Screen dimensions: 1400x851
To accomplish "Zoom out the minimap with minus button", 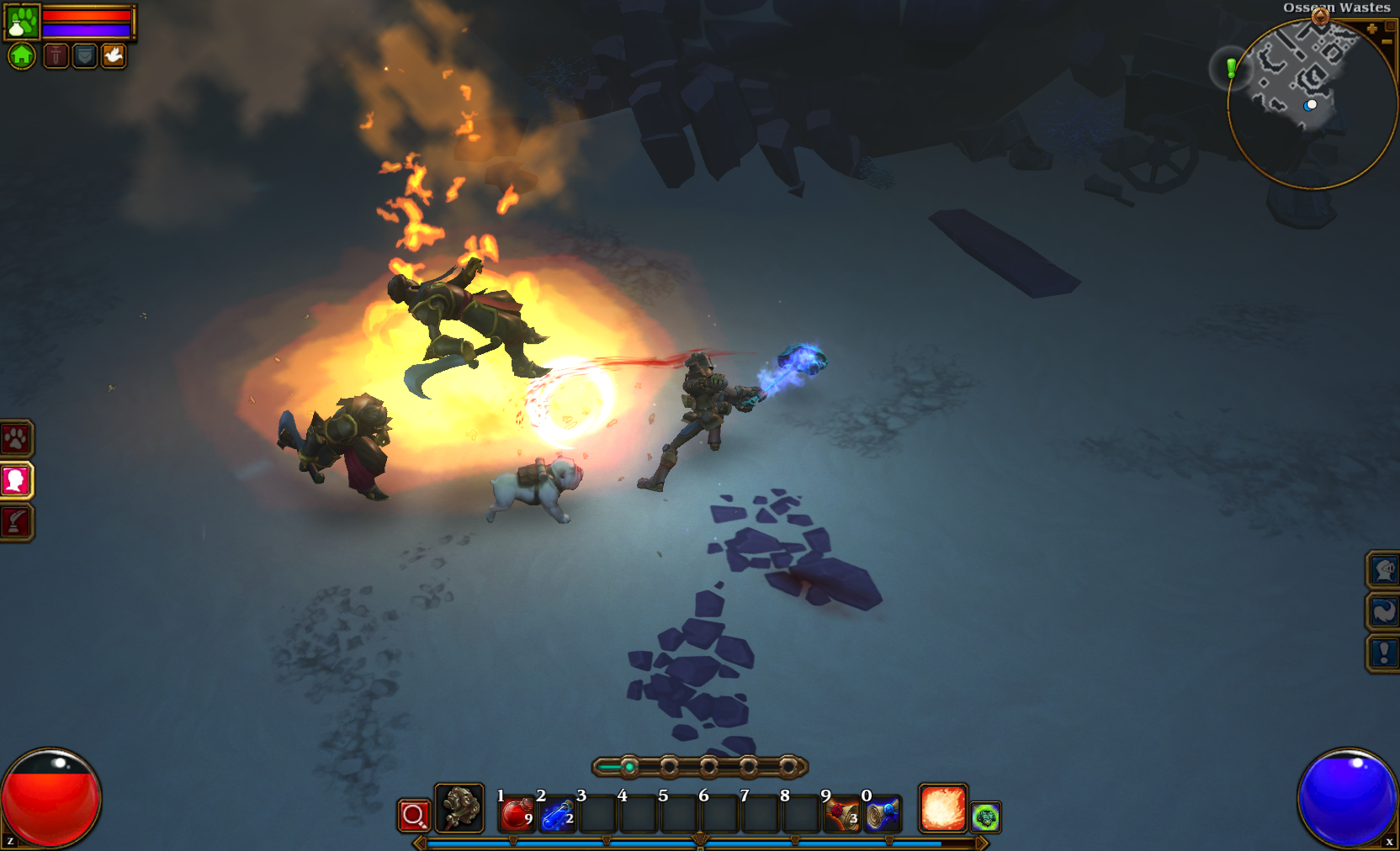I will click(1387, 40).
